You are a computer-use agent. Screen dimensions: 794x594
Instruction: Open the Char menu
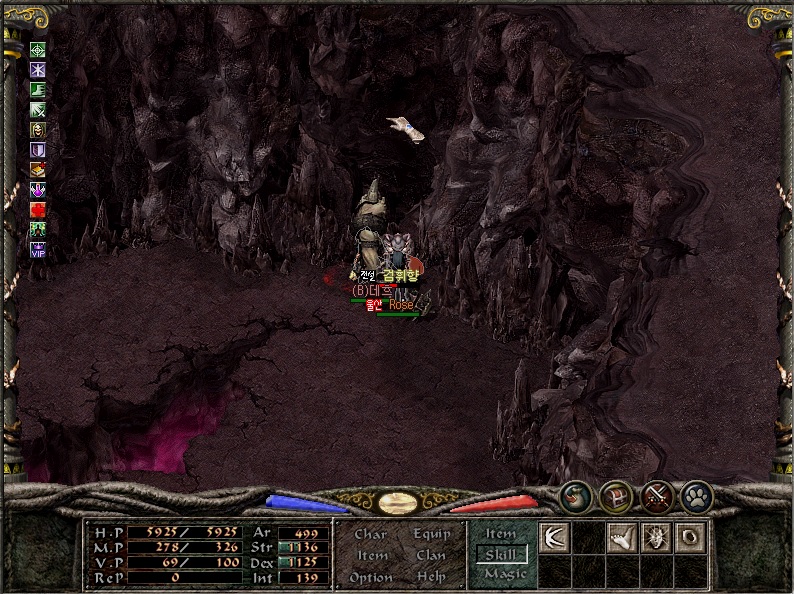[370, 535]
